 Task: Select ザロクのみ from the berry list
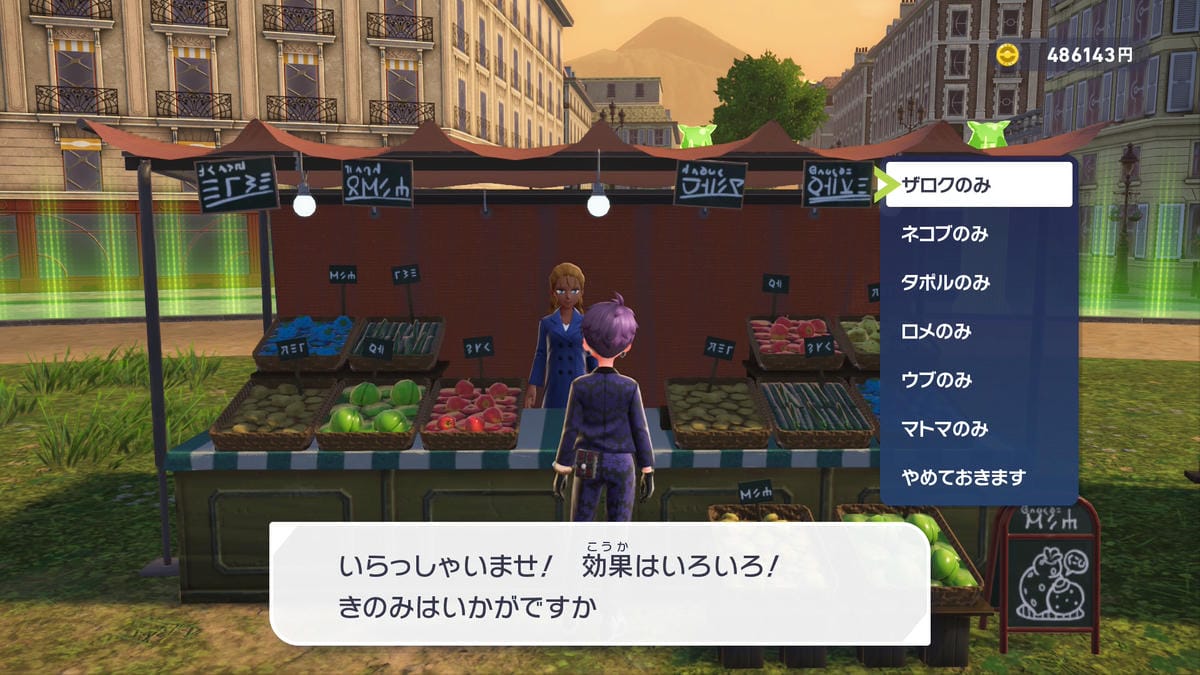[x=978, y=184]
